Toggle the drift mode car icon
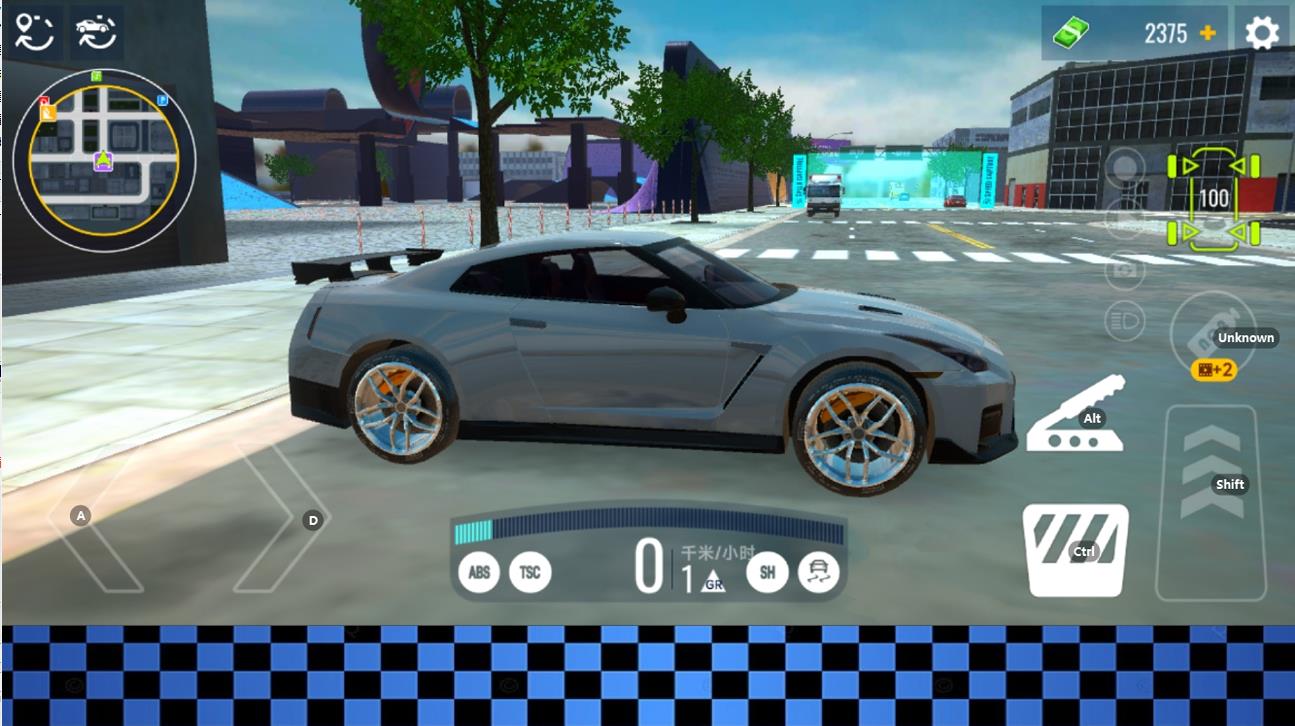 pos(819,572)
